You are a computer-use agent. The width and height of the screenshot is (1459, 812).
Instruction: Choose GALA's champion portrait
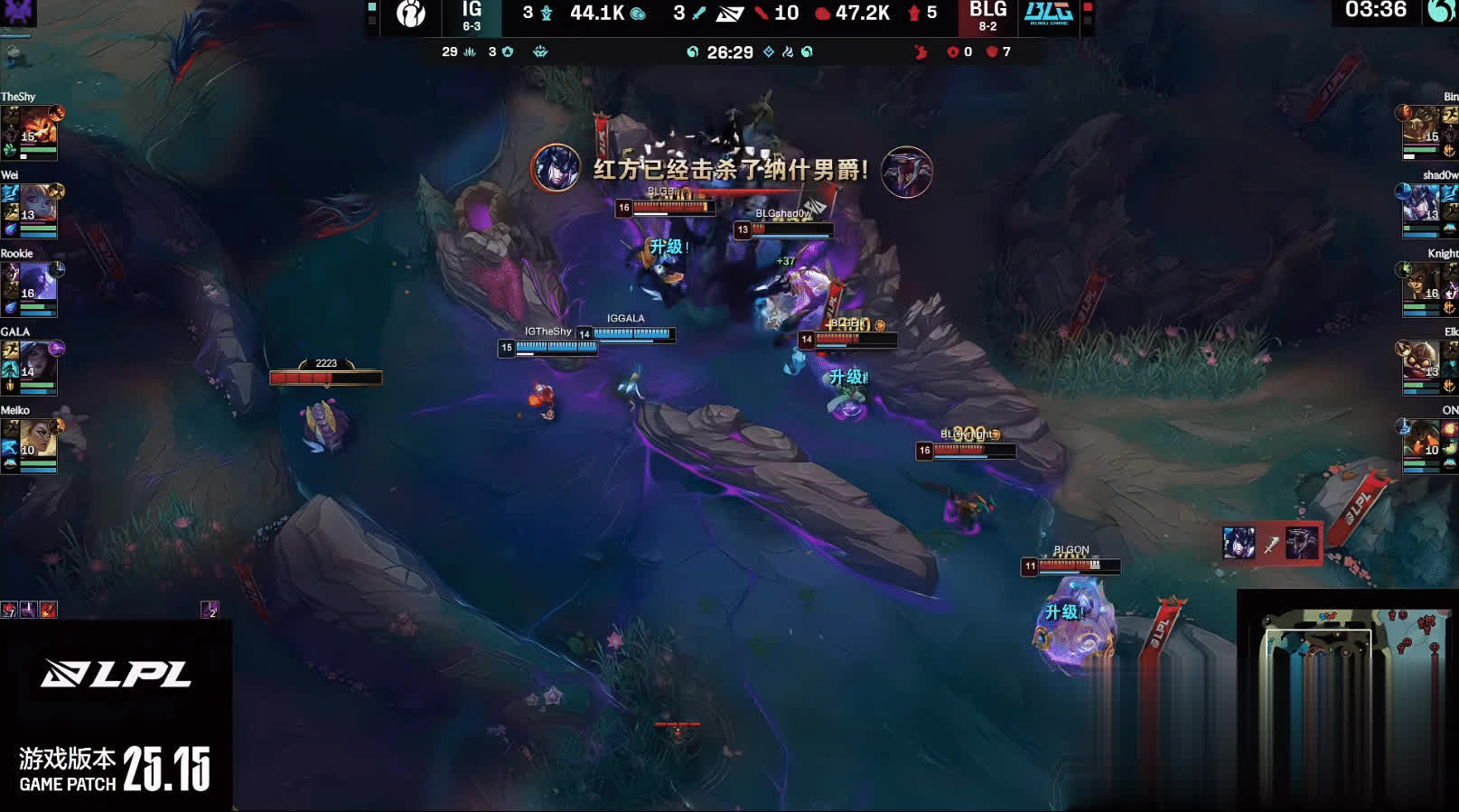pyautogui.click(x=38, y=363)
